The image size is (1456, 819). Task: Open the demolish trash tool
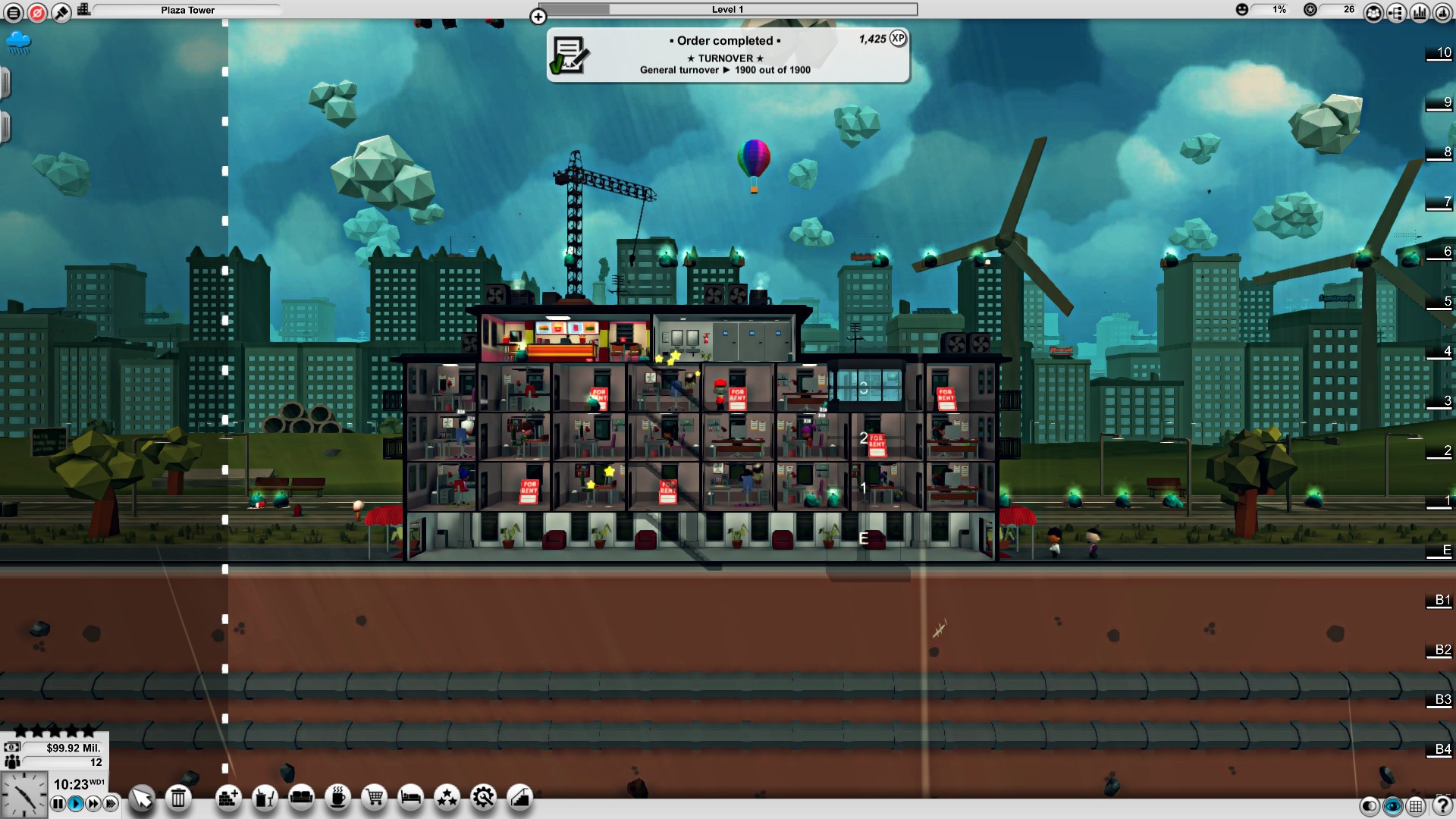(177, 798)
